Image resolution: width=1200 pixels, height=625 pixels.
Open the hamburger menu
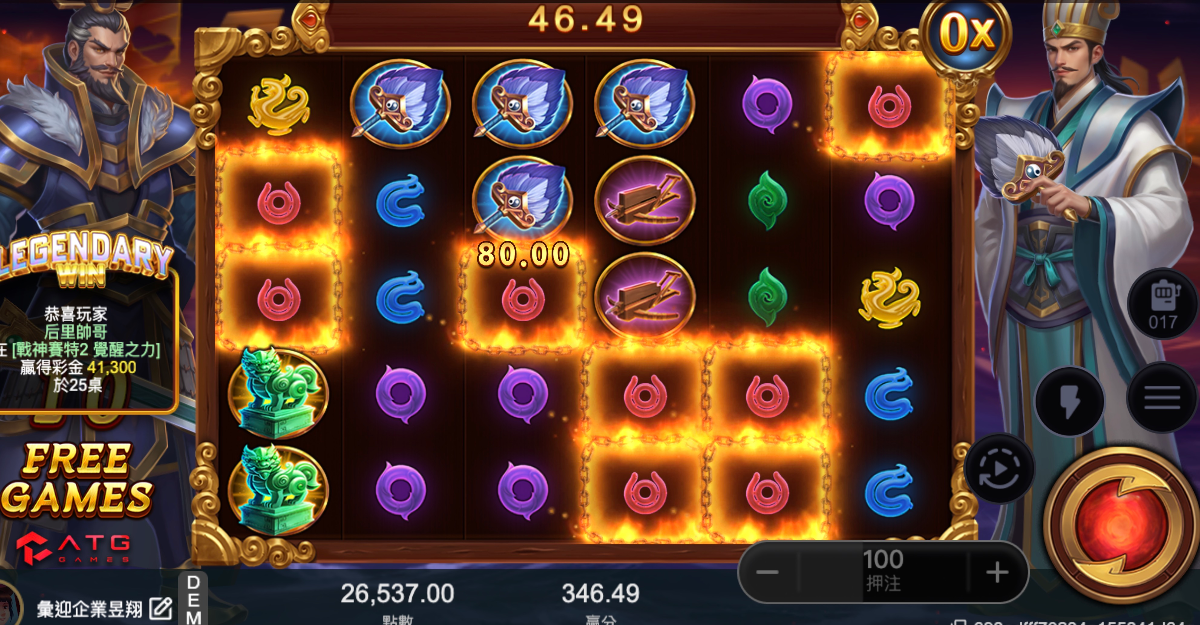(1162, 398)
